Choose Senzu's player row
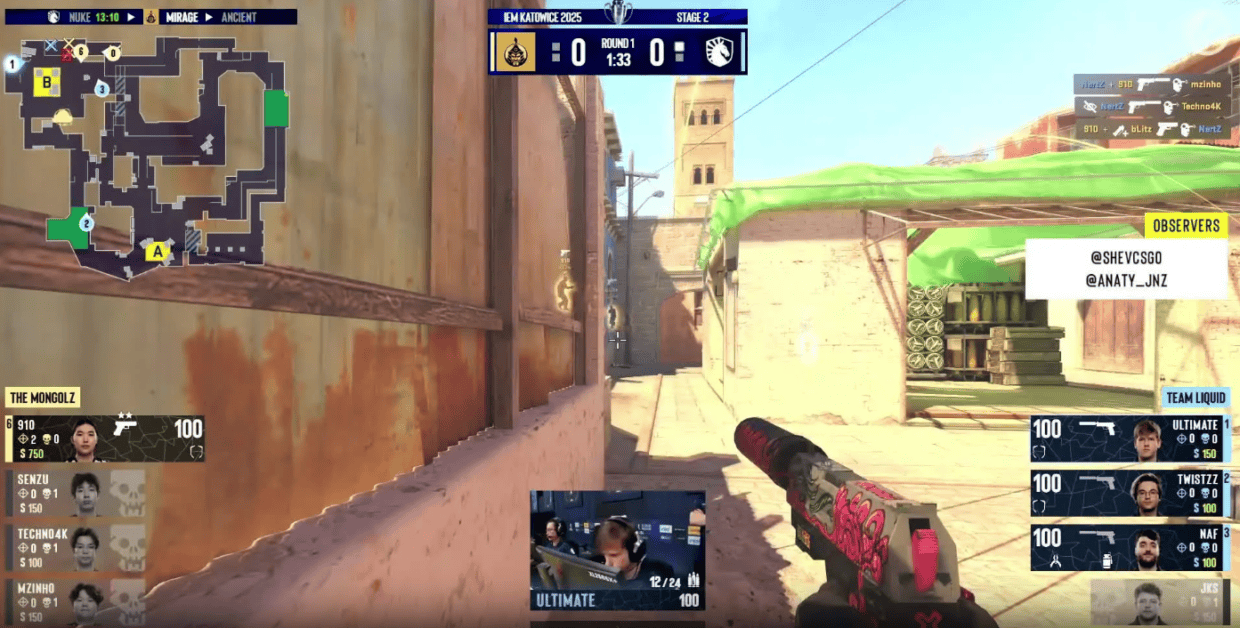This screenshot has height=628, width=1240. point(77,492)
